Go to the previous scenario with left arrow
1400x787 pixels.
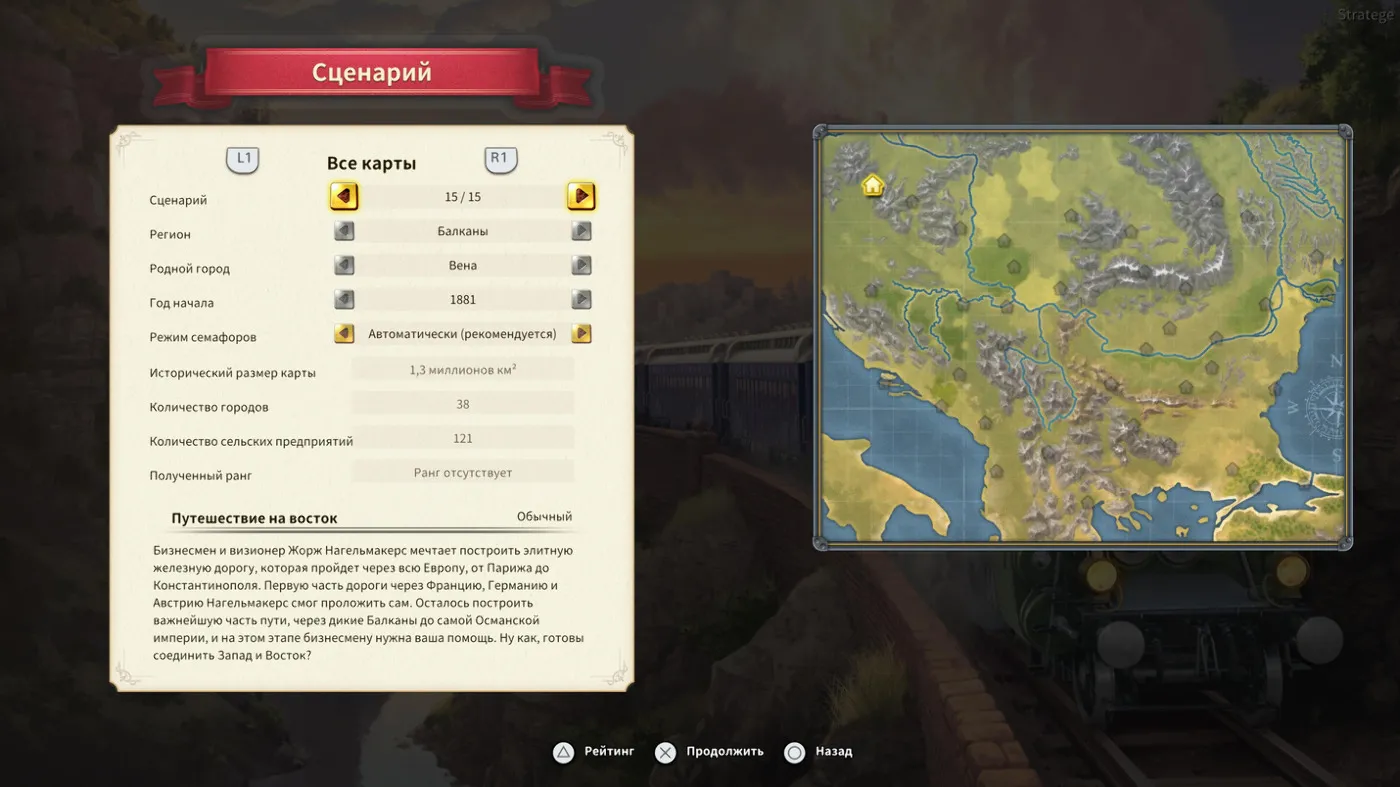[344, 196]
